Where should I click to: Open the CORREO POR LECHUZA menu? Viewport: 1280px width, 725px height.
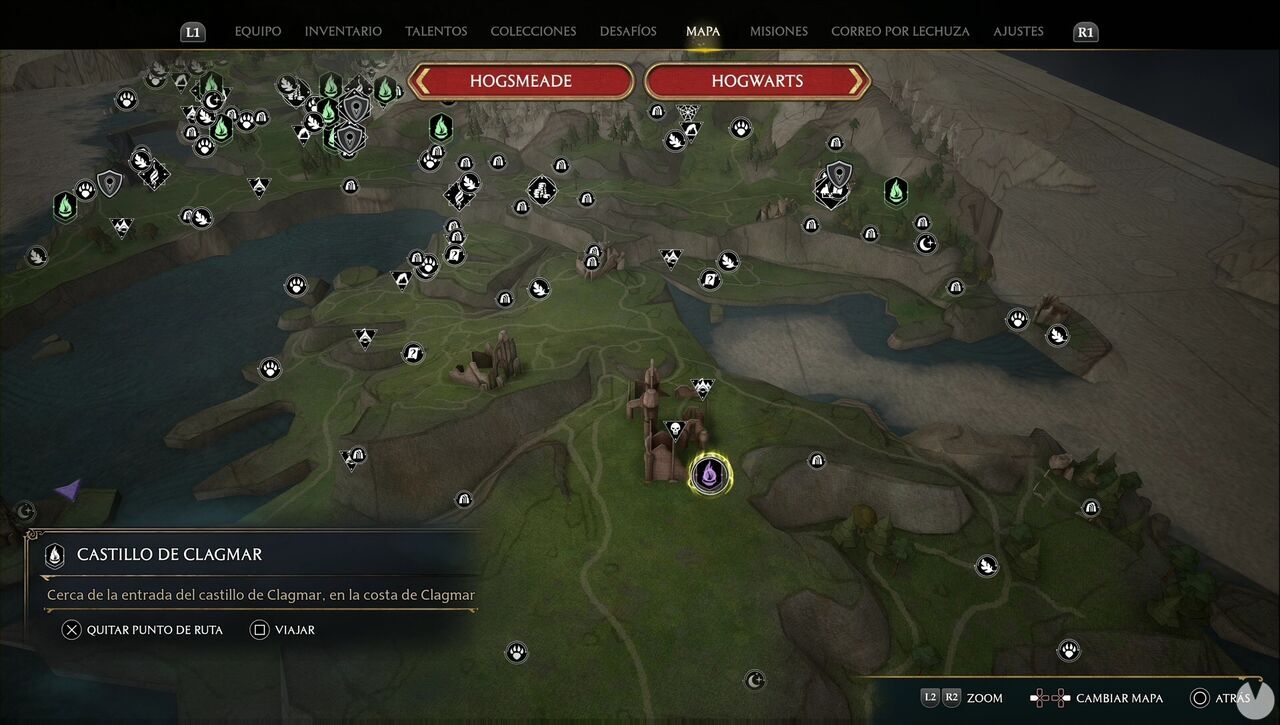899,31
